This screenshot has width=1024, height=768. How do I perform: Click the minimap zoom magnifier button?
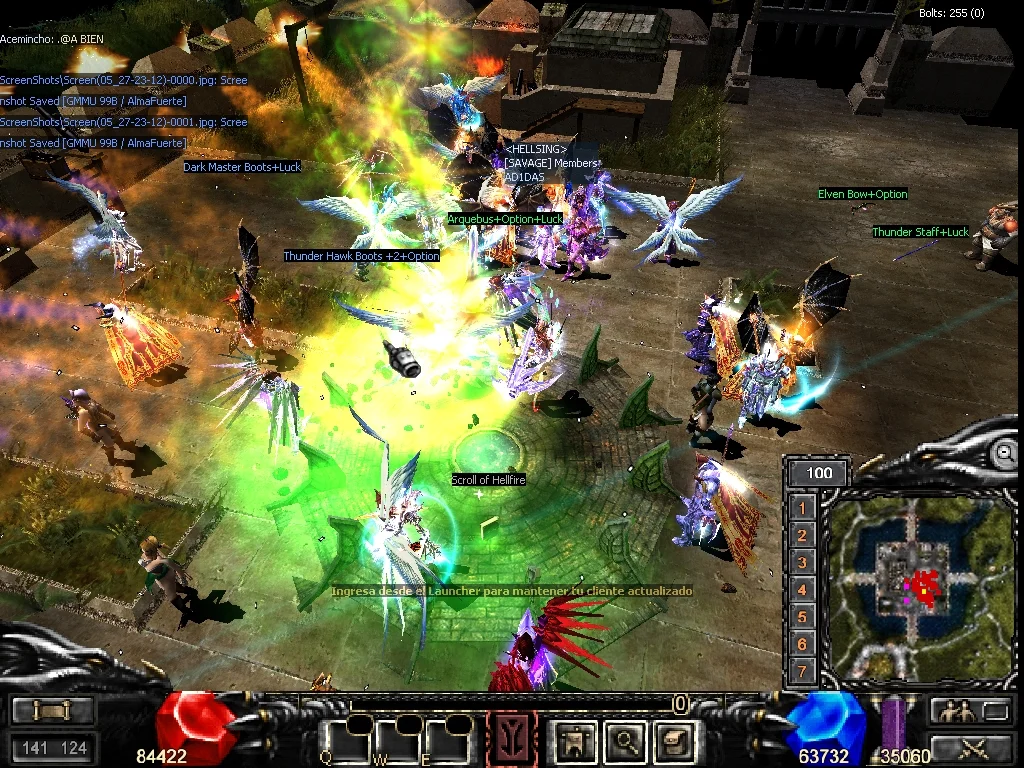click(1003, 454)
